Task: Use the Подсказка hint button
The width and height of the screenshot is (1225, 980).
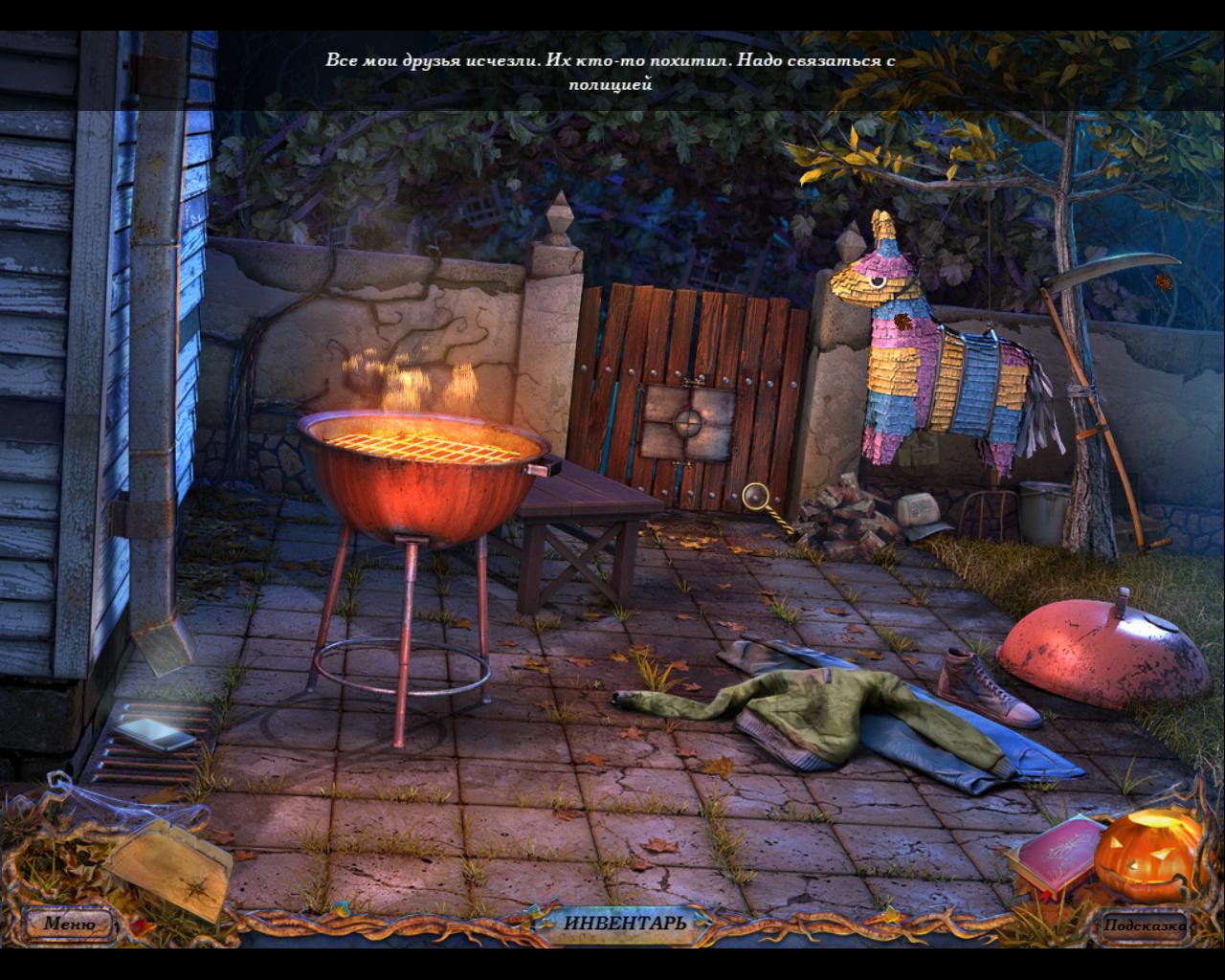Action: [x=1144, y=924]
